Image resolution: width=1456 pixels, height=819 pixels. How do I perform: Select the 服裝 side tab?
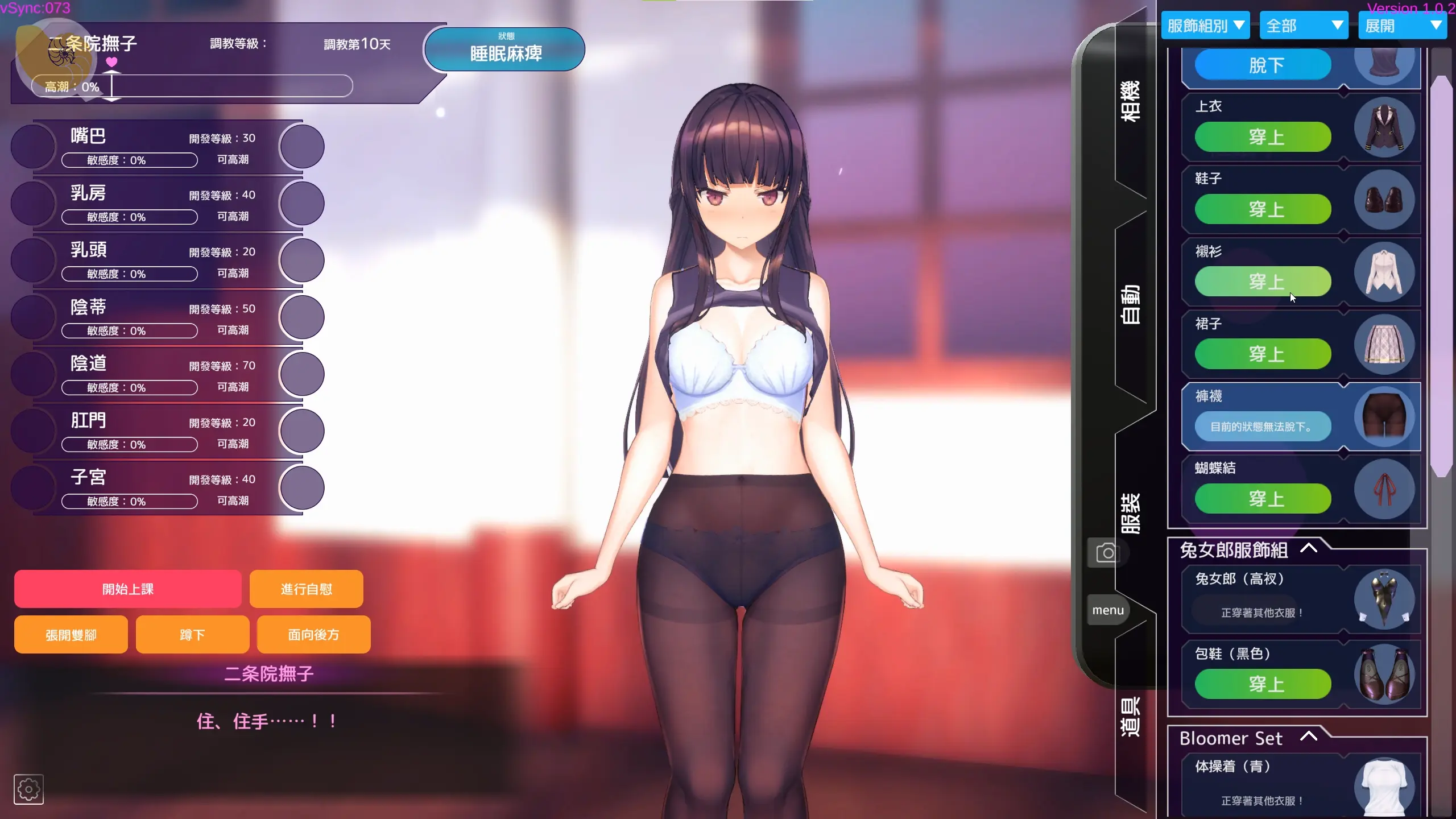coord(1131,512)
